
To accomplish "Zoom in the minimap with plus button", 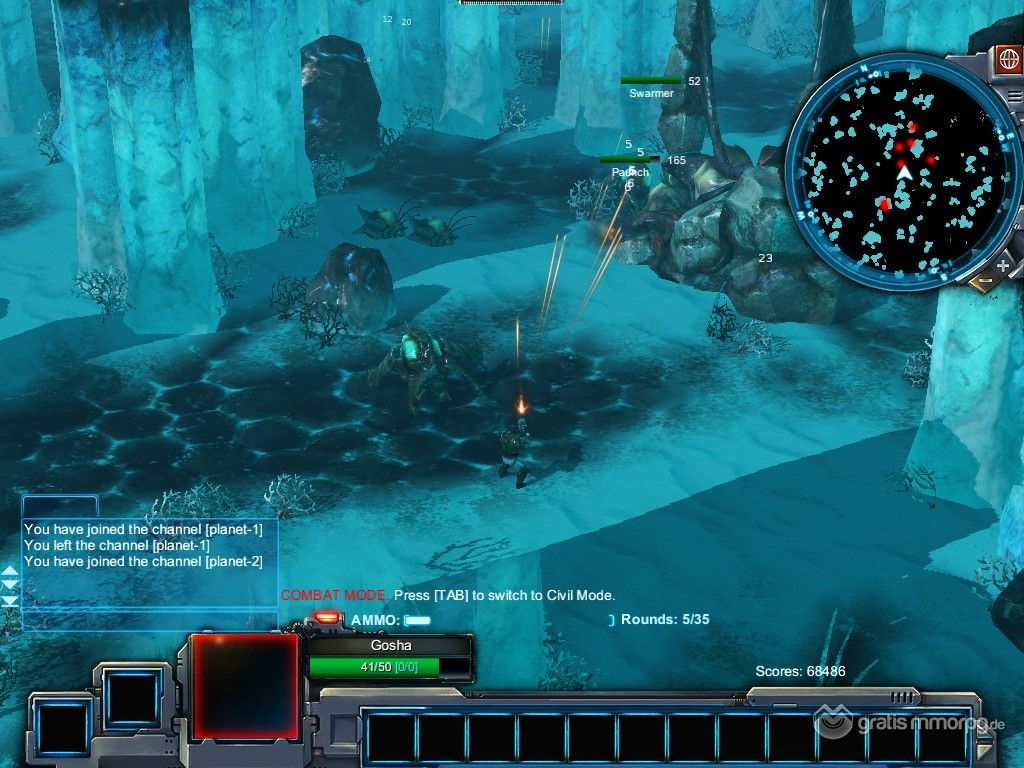I will coord(1003,266).
